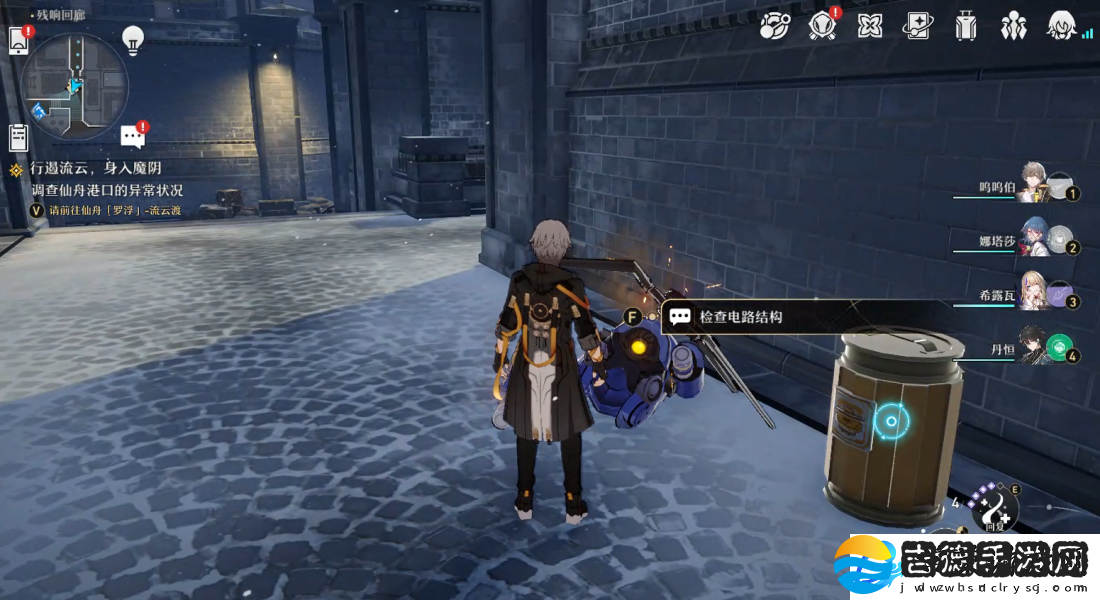Choose the 检查电路结构 interaction prompt
This screenshot has width=1100, height=600.
[740, 317]
